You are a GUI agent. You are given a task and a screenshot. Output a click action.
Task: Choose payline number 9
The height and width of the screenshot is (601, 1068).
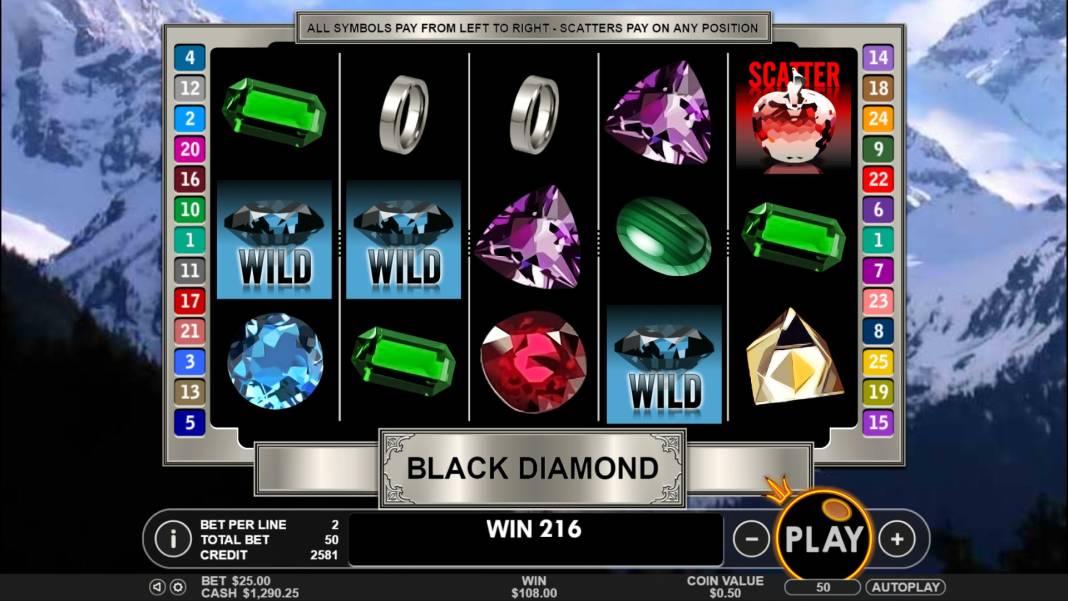tap(877, 149)
